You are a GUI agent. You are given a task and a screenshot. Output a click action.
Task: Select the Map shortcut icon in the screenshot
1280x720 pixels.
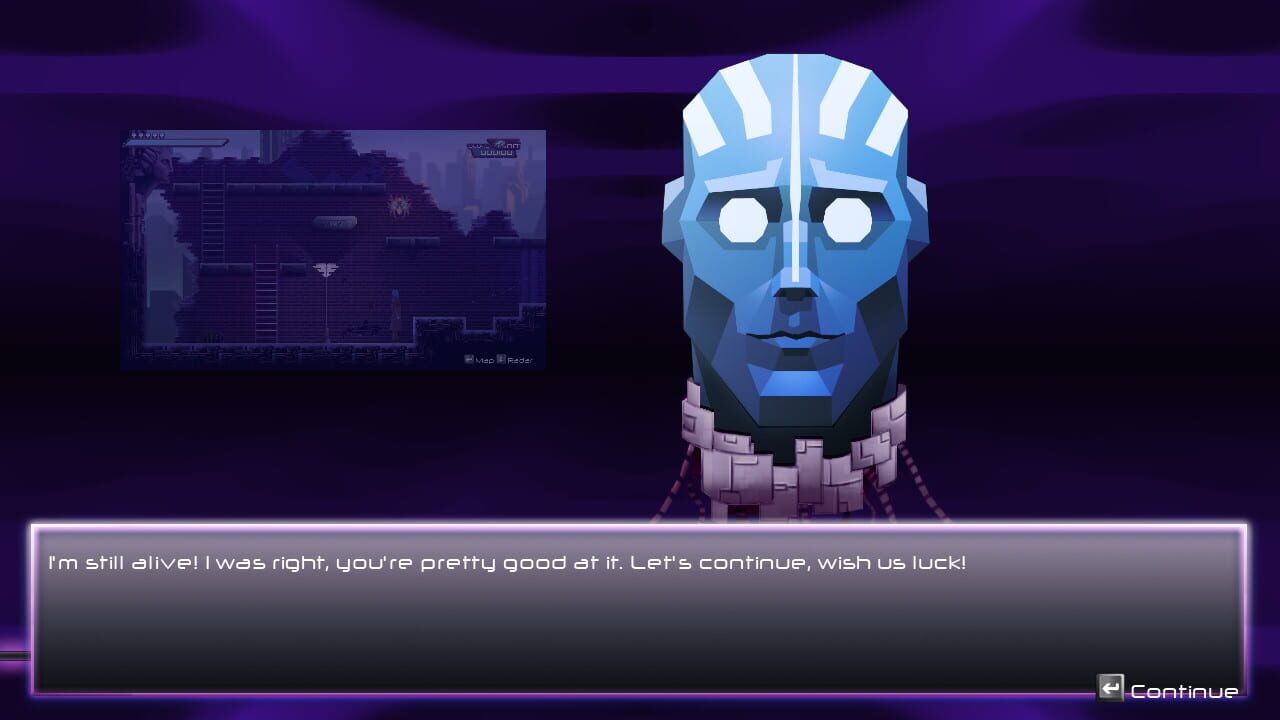467,358
